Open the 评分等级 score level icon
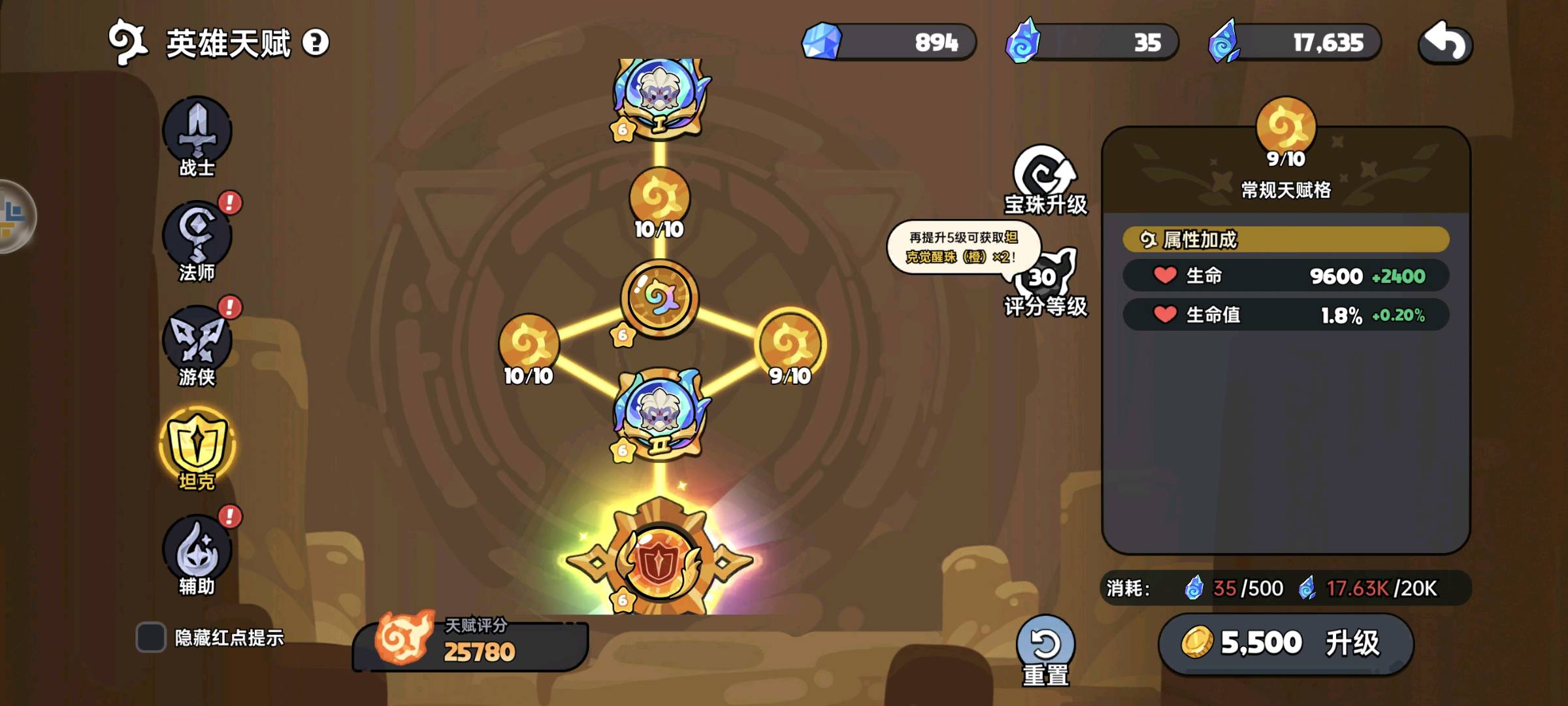The width and height of the screenshot is (1568, 706). point(1045,282)
